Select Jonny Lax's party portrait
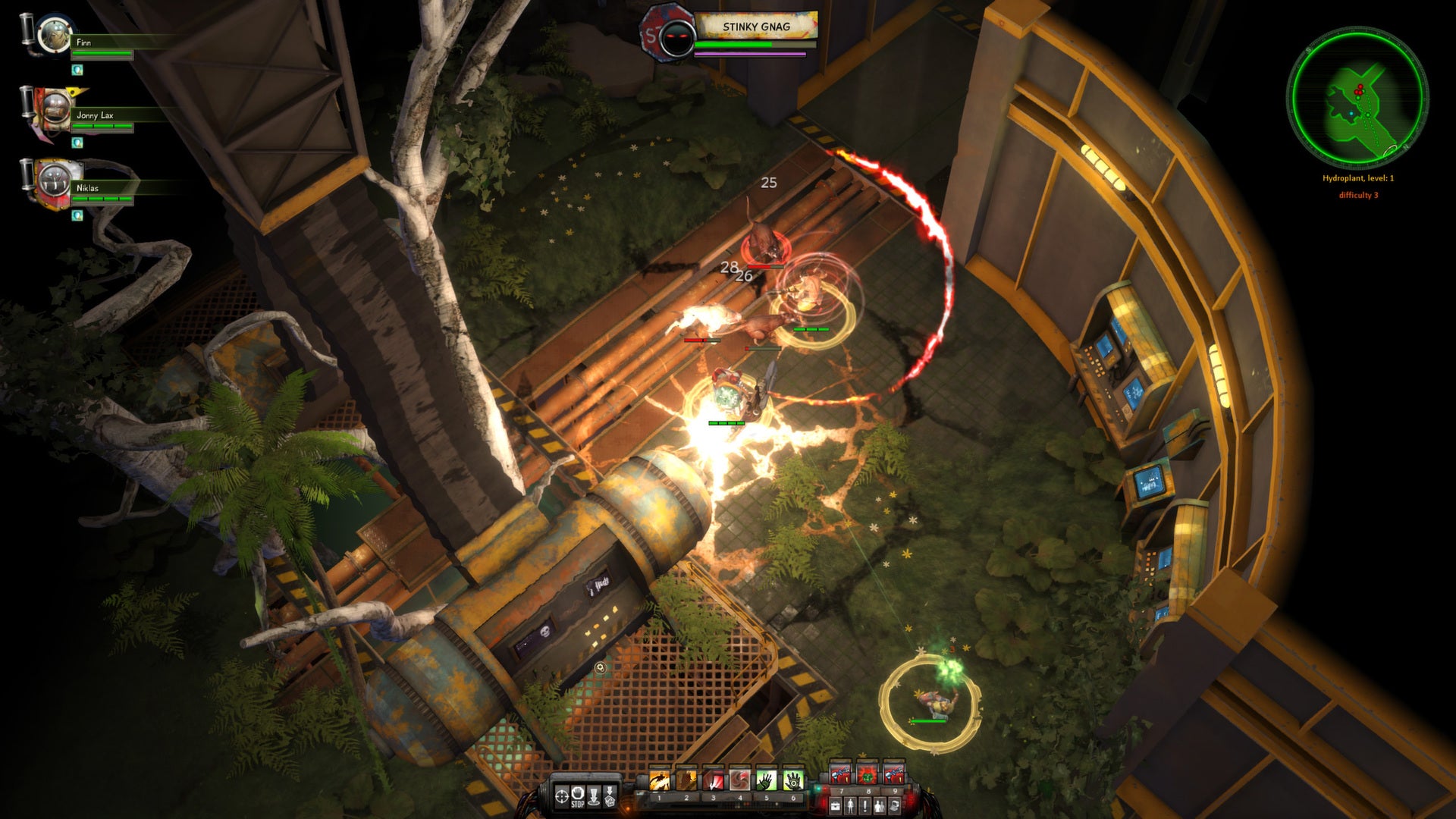Screen dimensions: 1456x819 [x=55, y=111]
